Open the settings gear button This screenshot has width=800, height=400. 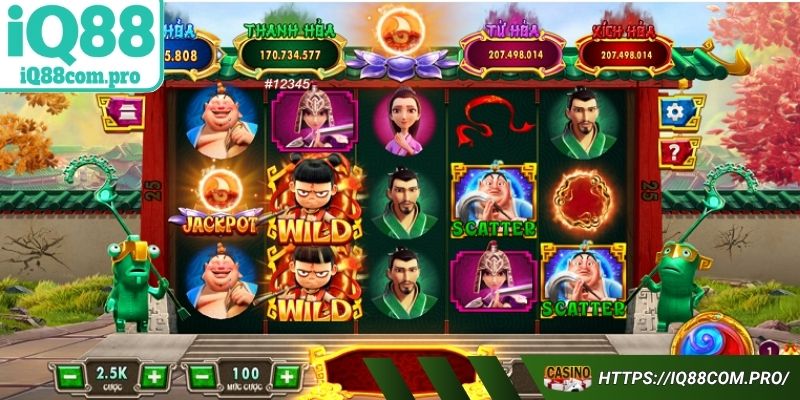click(x=680, y=112)
